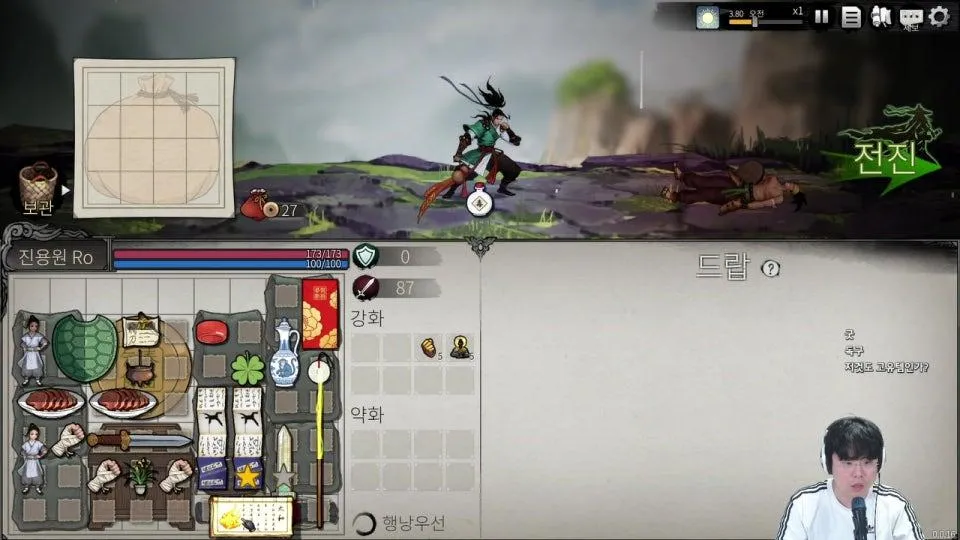This screenshot has width=960, height=540.
Task: Select the green turtle shell item
Action: (x=84, y=347)
